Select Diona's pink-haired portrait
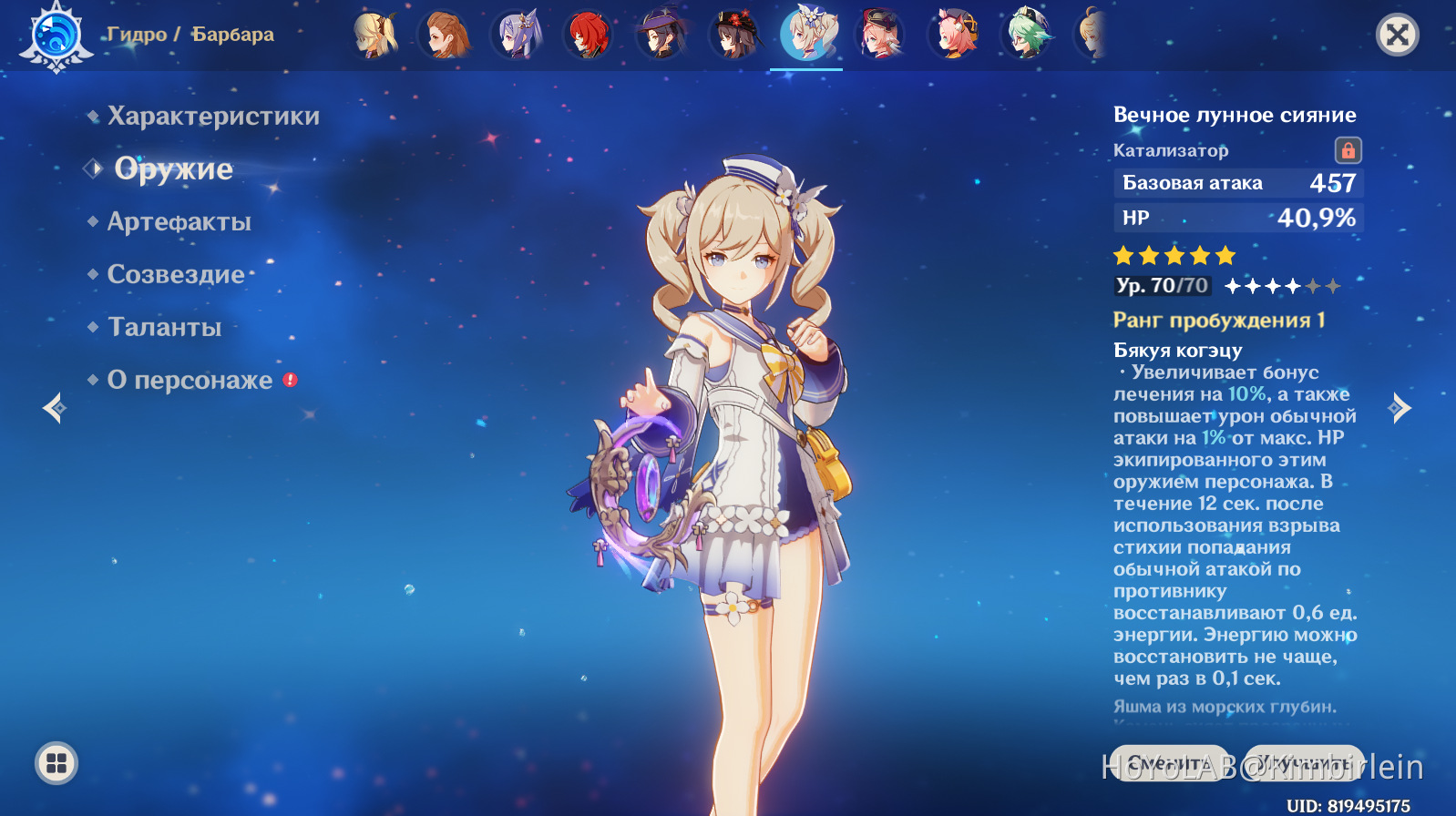1456x816 pixels. (x=954, y=36)
